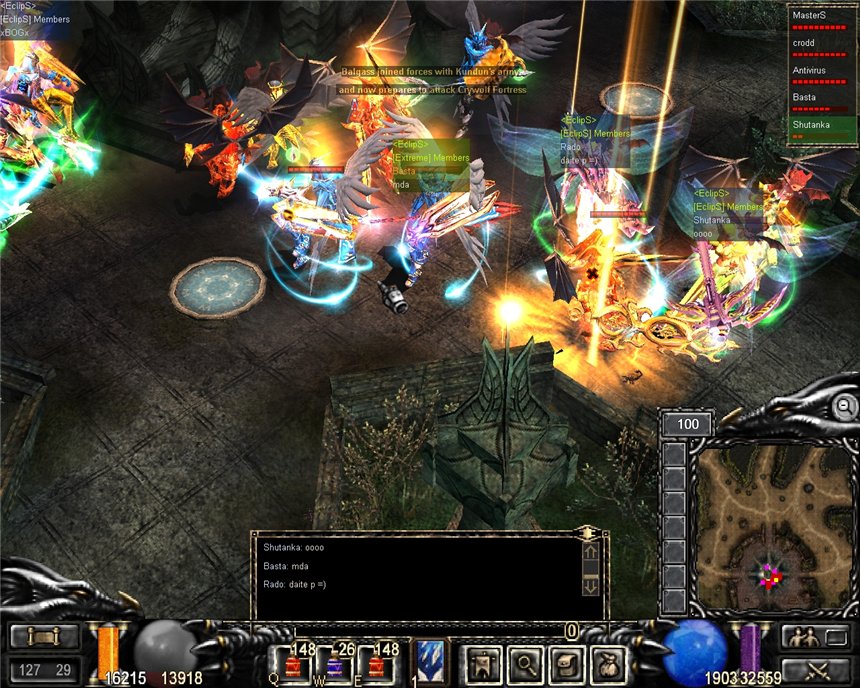Expand the chat window with the top handle
Image resolution: width=860 pixels, height=688 pixels.
[x=590, y=533]
